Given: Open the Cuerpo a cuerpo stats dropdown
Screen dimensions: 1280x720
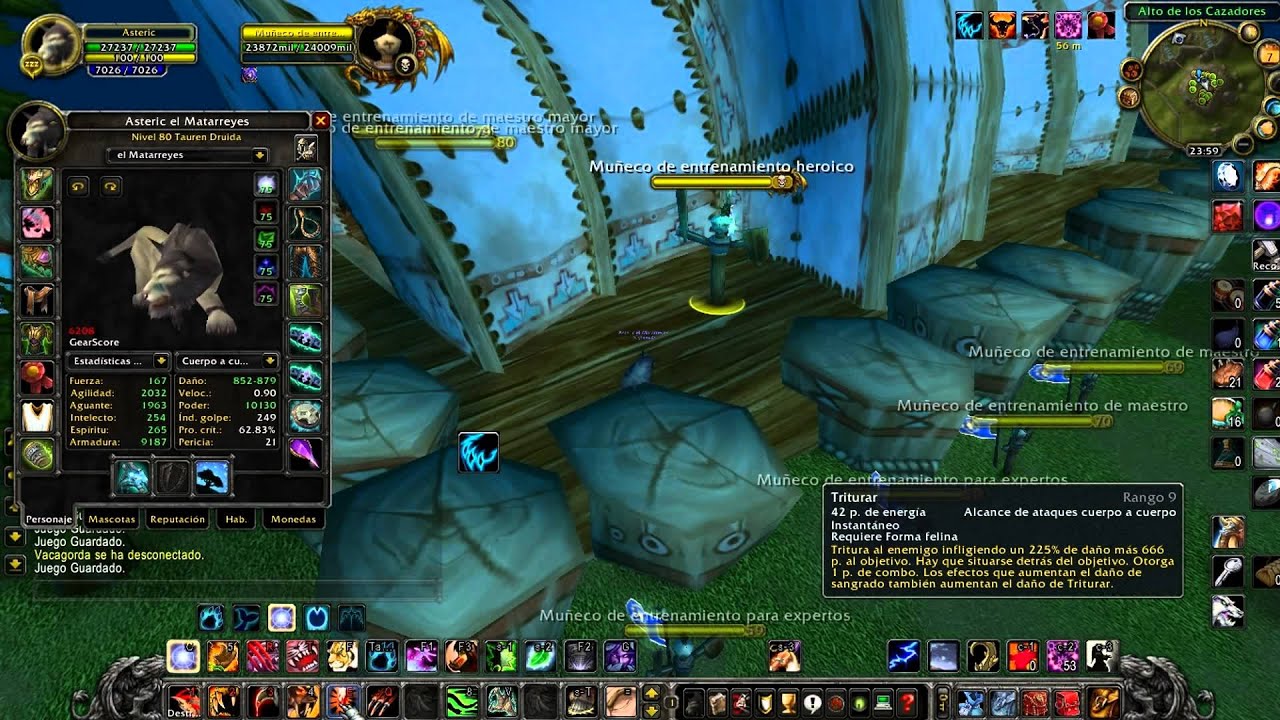Looking at the screenshot, I should (x=228, y=360).
